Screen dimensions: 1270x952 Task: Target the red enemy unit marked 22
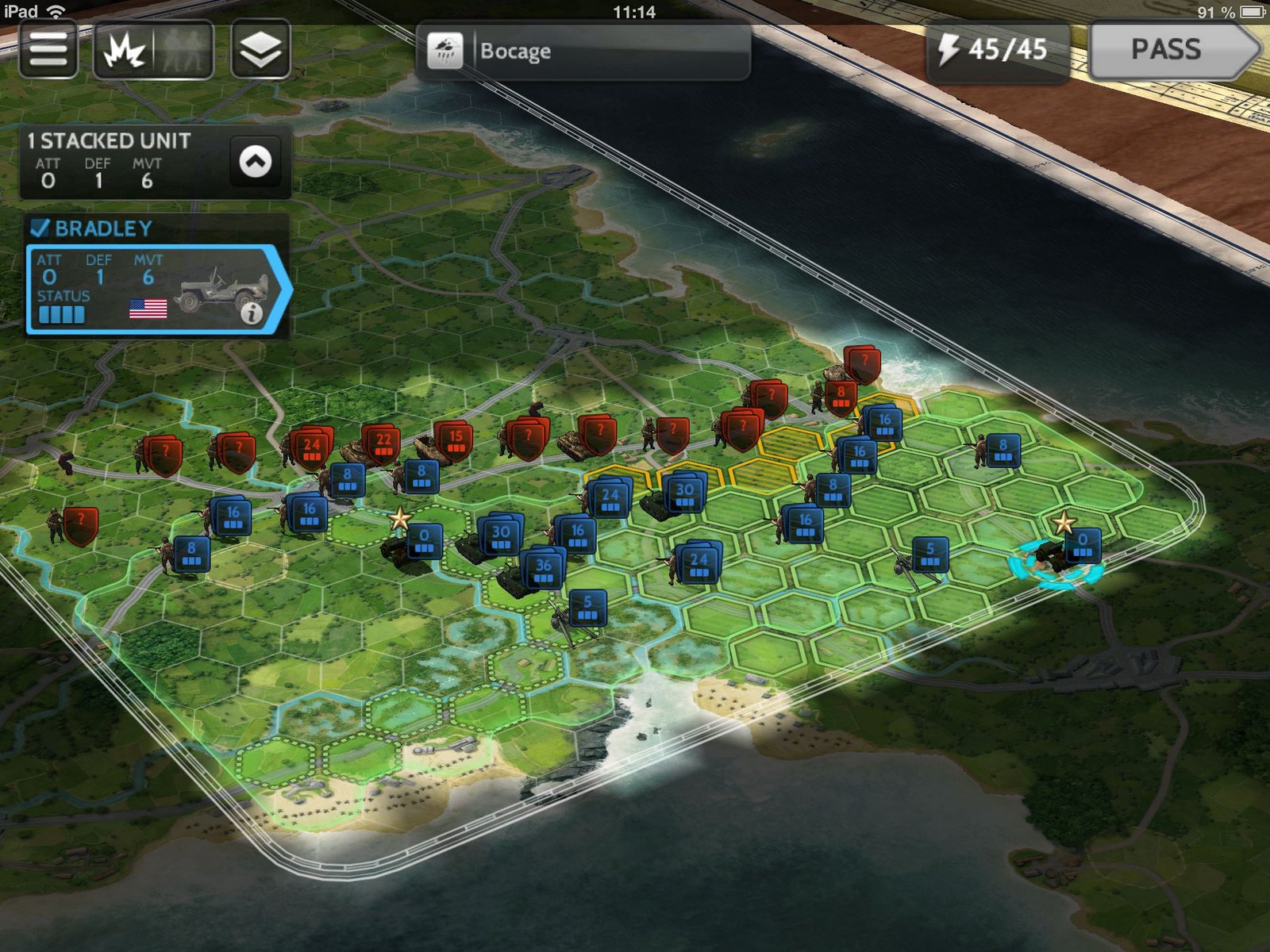(383, 443)
